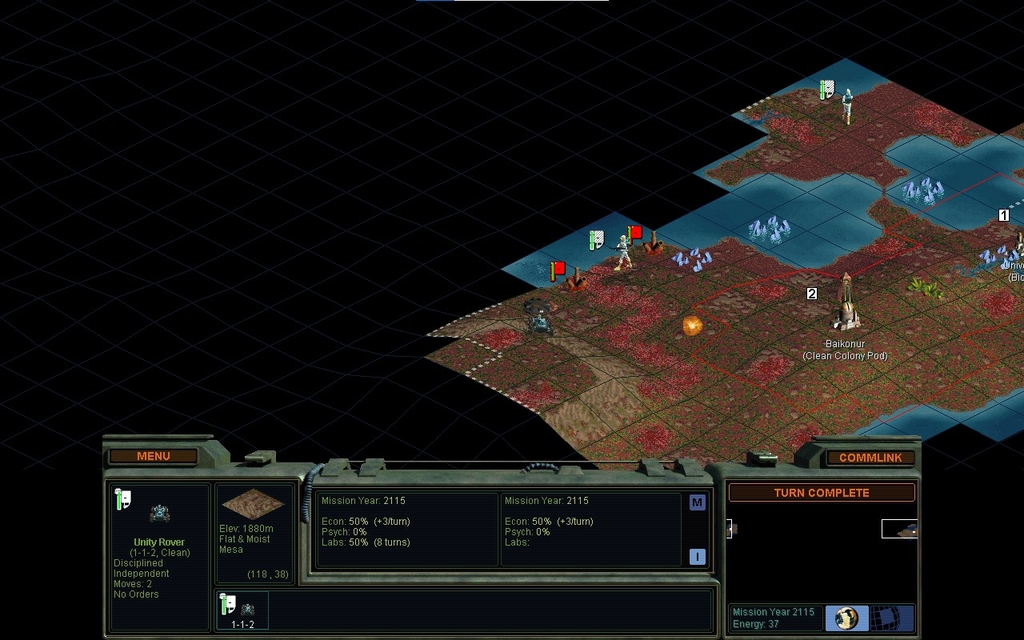Select the Unity Rover unit on the map
1024x640 pixels.
[541, 322]
